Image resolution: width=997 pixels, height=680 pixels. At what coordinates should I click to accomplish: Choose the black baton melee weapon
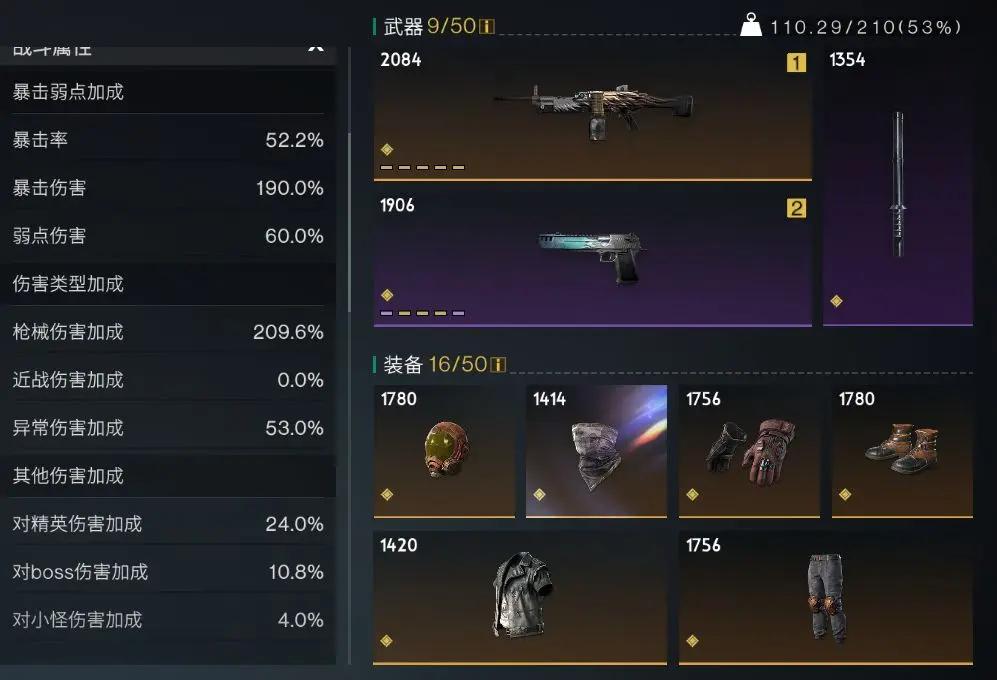point(897,185)
